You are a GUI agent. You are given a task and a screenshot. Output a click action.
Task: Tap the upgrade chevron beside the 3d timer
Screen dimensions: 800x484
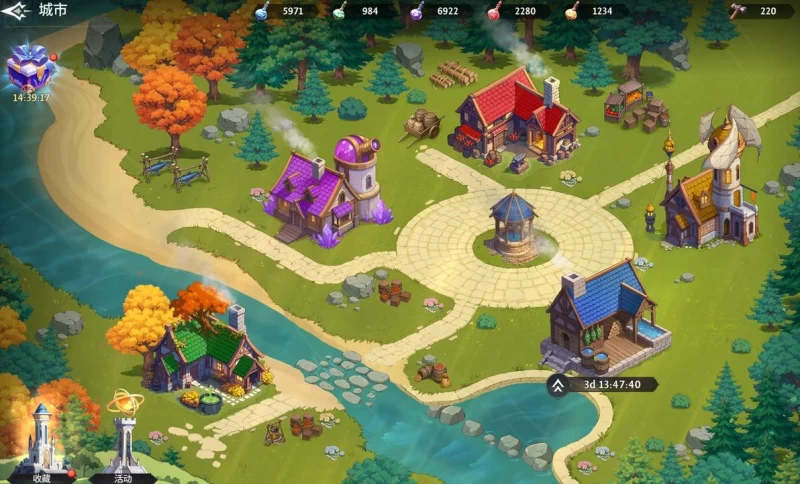557,384
